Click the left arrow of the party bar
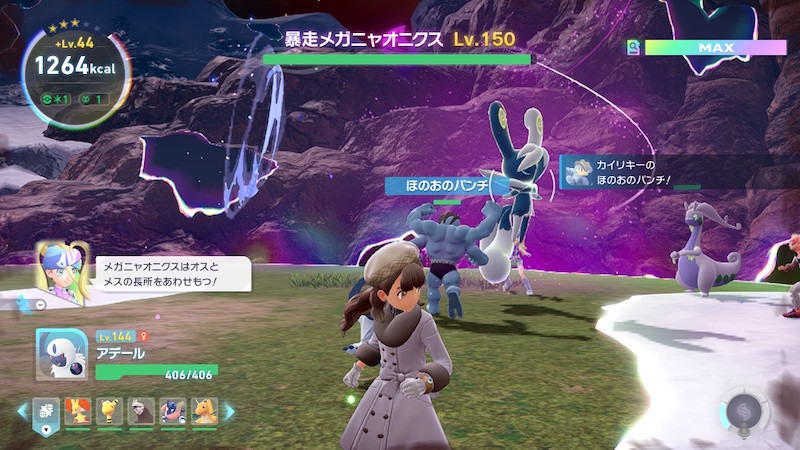 tap(22, 410)
